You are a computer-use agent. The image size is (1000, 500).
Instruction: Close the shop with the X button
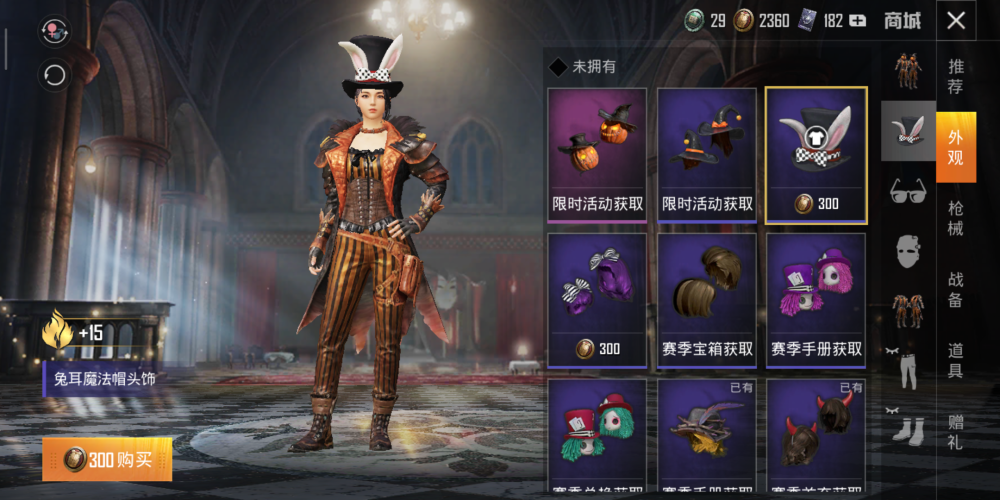[957, 20]
